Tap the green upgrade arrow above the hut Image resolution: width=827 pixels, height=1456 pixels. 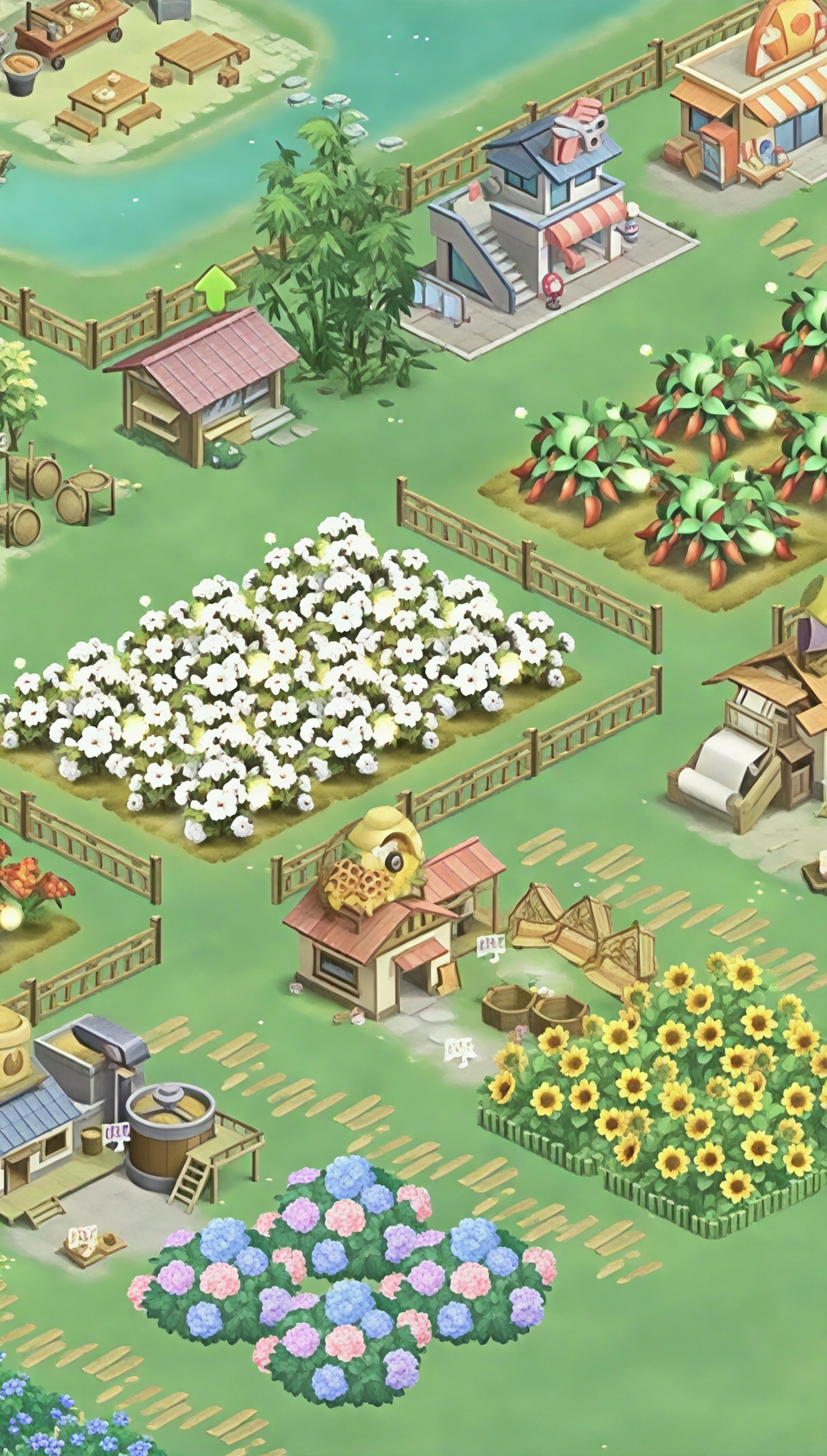[x=215, y=288]
